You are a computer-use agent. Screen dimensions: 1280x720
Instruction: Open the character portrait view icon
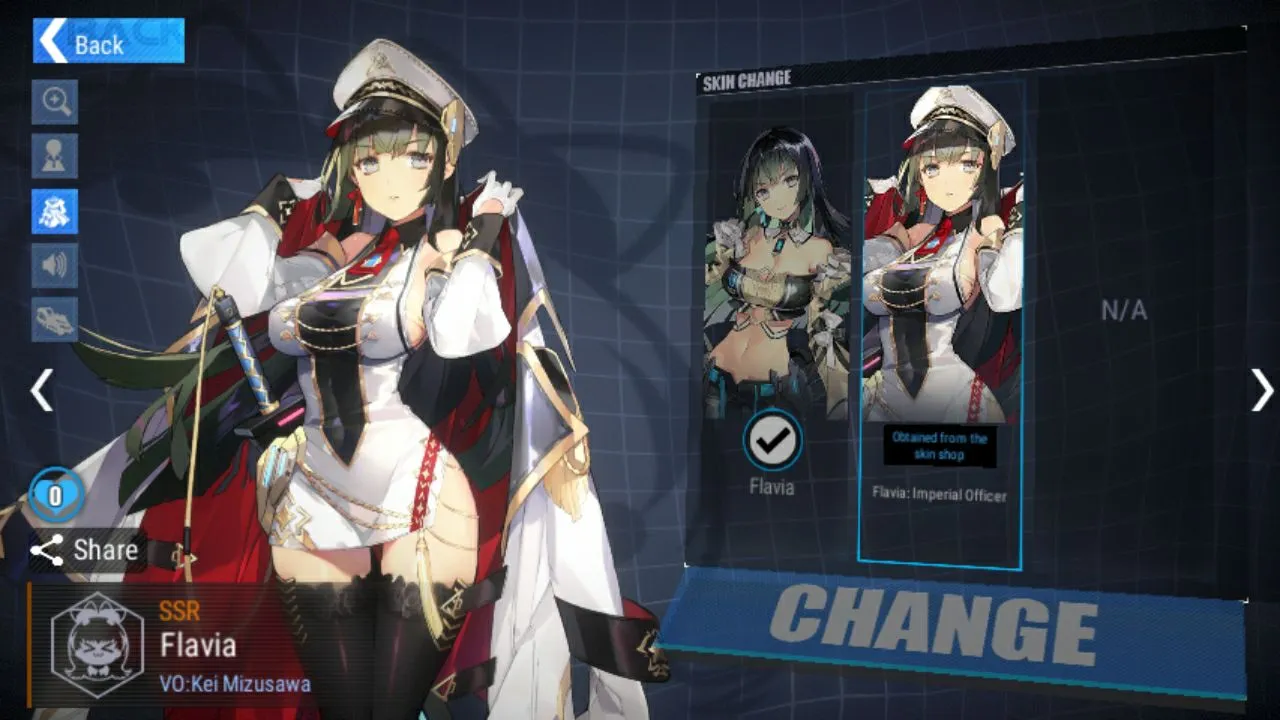(x=55, y=156)
